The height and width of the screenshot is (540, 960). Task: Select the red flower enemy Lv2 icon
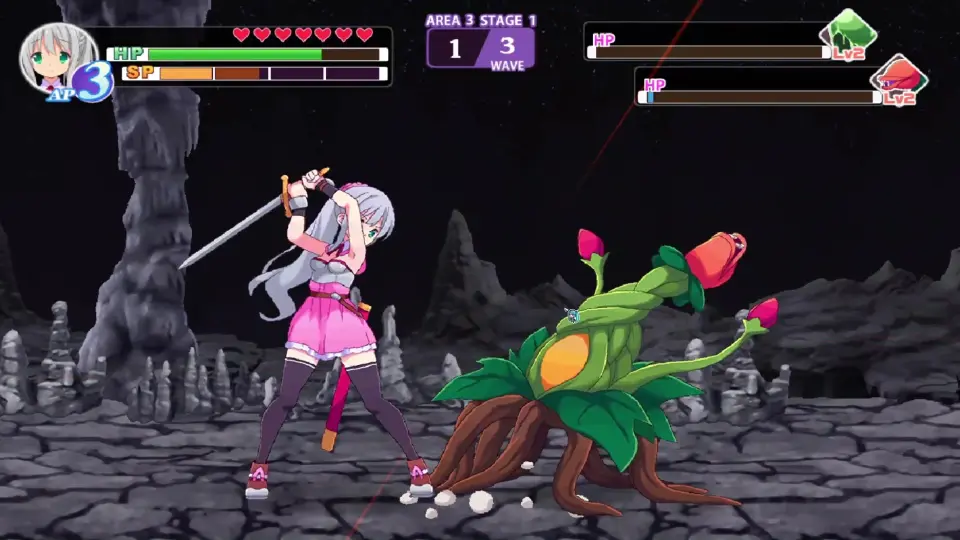(897, 79)
